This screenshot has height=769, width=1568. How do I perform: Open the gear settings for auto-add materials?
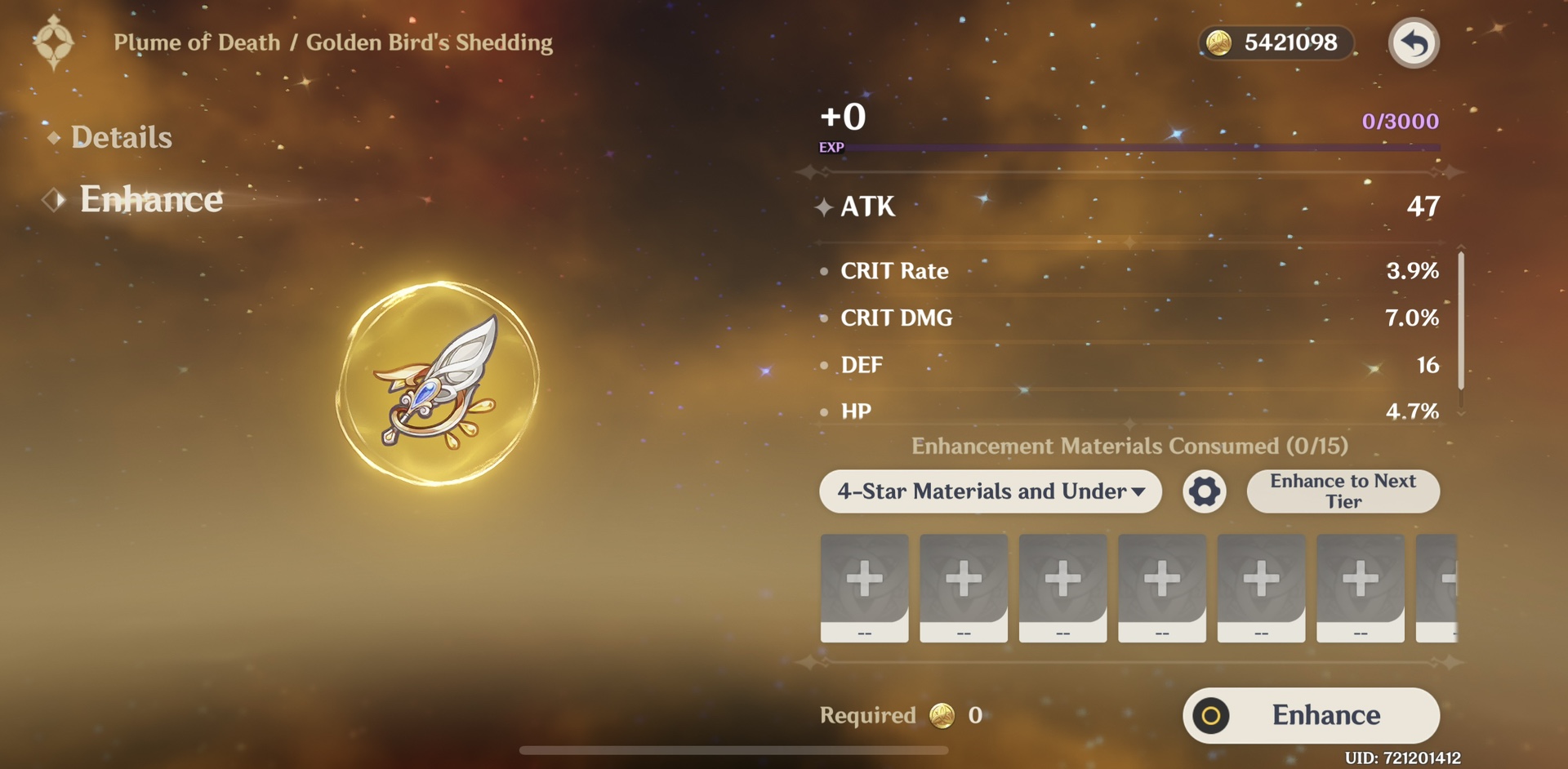(x=1205, y=491)
